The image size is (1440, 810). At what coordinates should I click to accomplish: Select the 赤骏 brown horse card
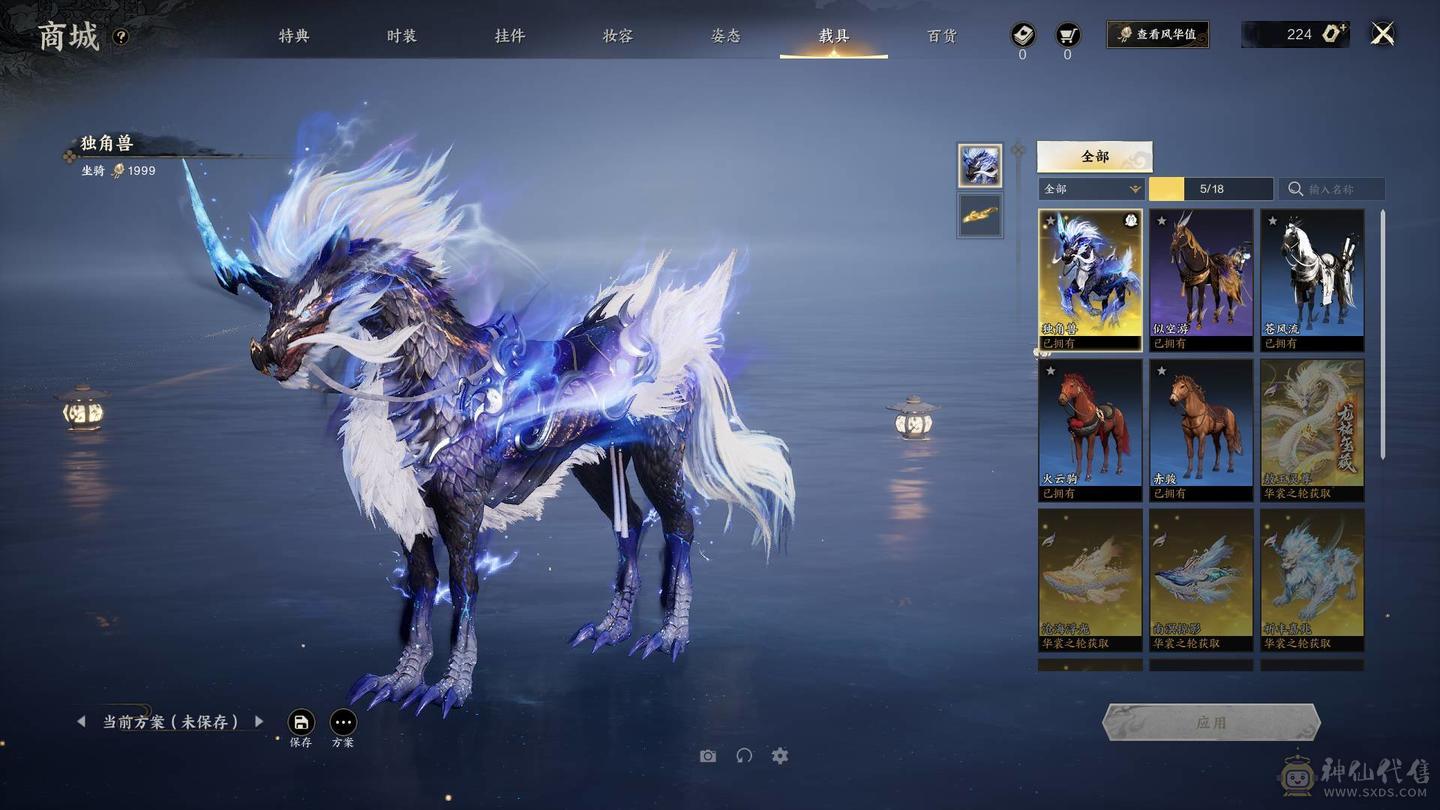1200,429
